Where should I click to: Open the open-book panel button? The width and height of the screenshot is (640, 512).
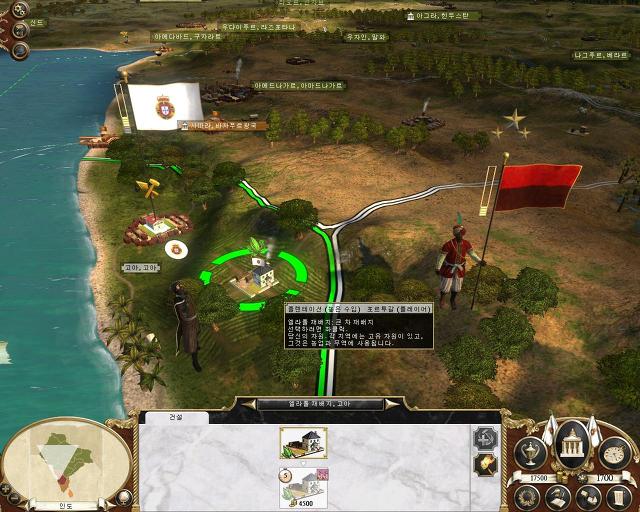pyautogui.click(x=588, y=495)
